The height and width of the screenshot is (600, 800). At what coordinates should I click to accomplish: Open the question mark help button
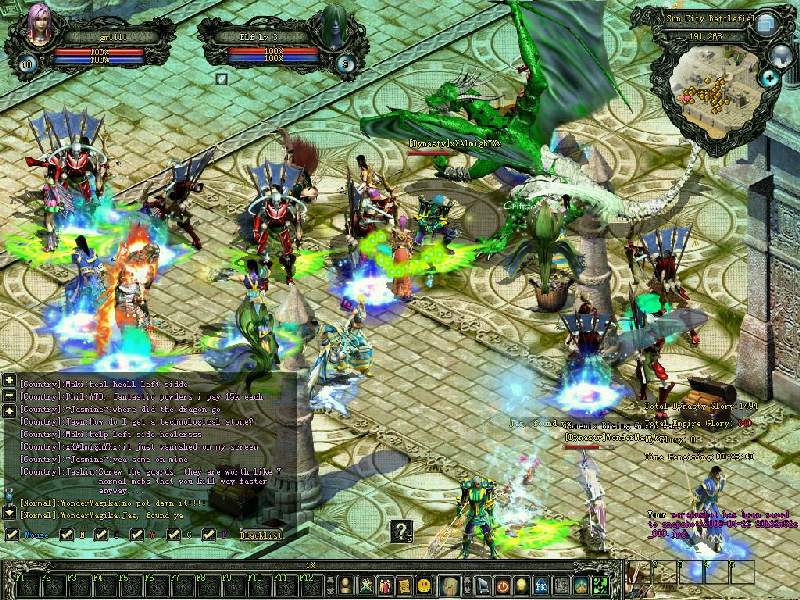(x=400, y=531)
